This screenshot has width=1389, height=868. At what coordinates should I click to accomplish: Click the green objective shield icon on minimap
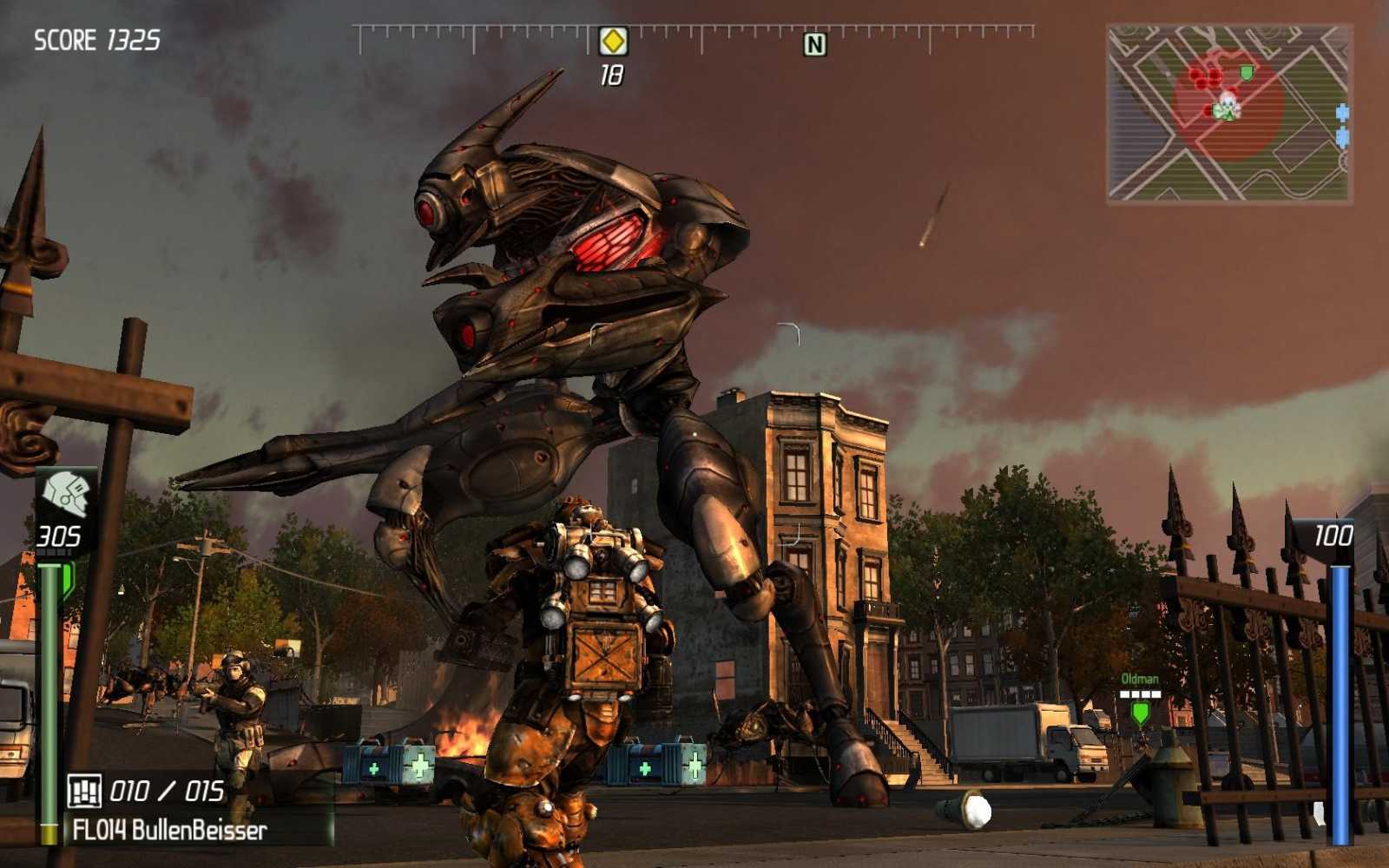click(1245, 73)
